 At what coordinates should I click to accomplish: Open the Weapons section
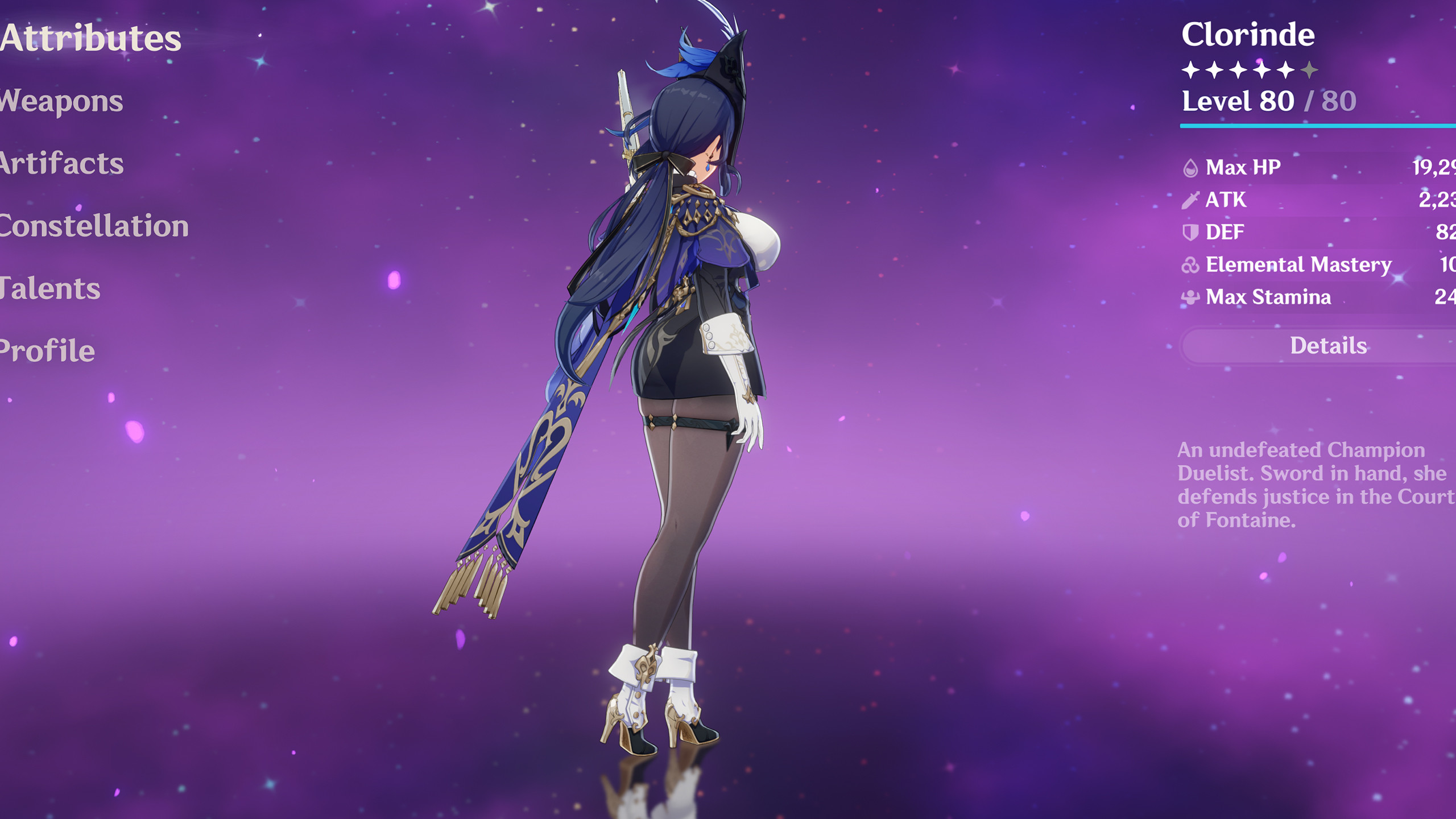(x=60, y=101)
